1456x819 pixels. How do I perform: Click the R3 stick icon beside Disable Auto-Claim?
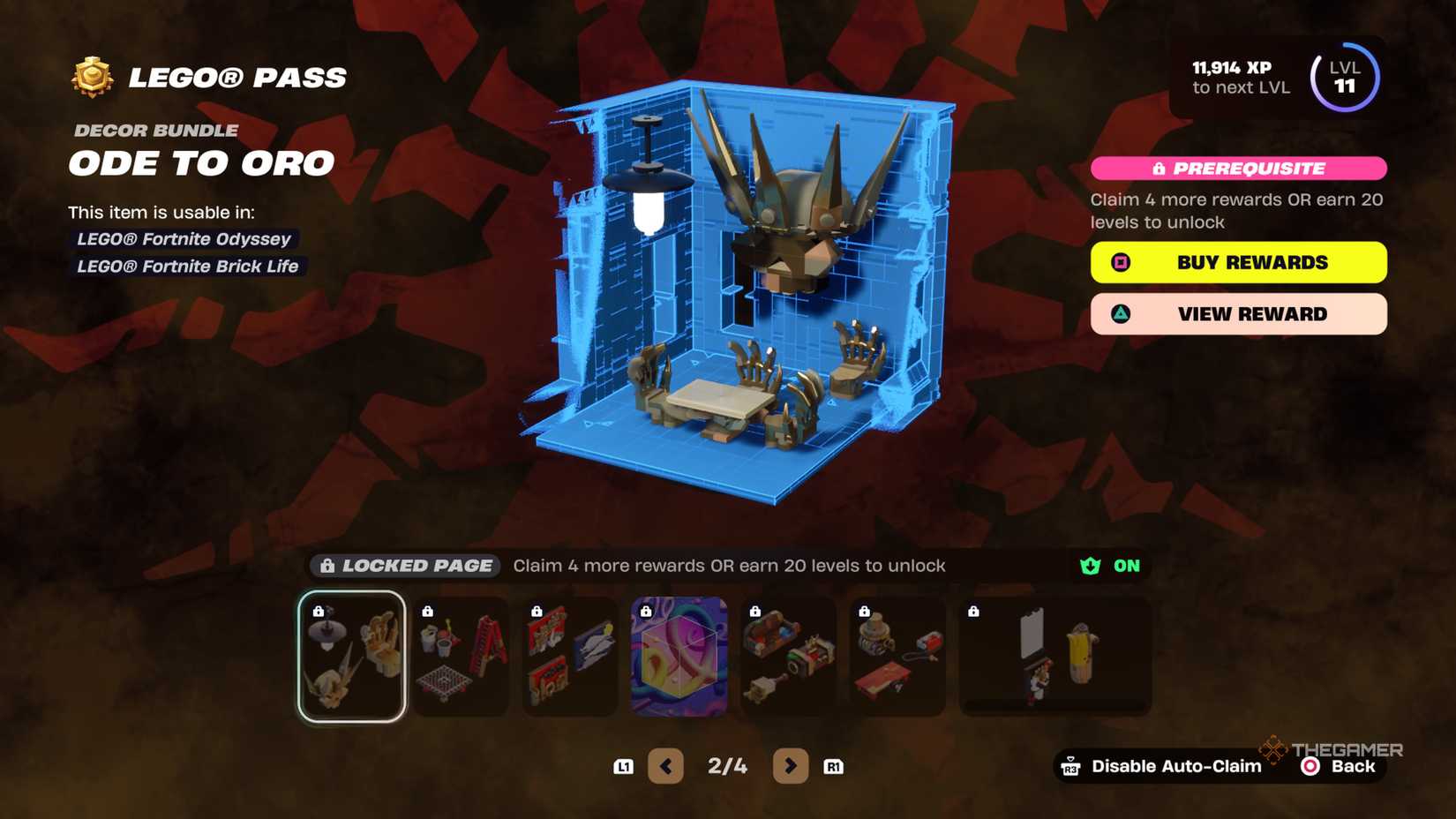coord(1070,766)
